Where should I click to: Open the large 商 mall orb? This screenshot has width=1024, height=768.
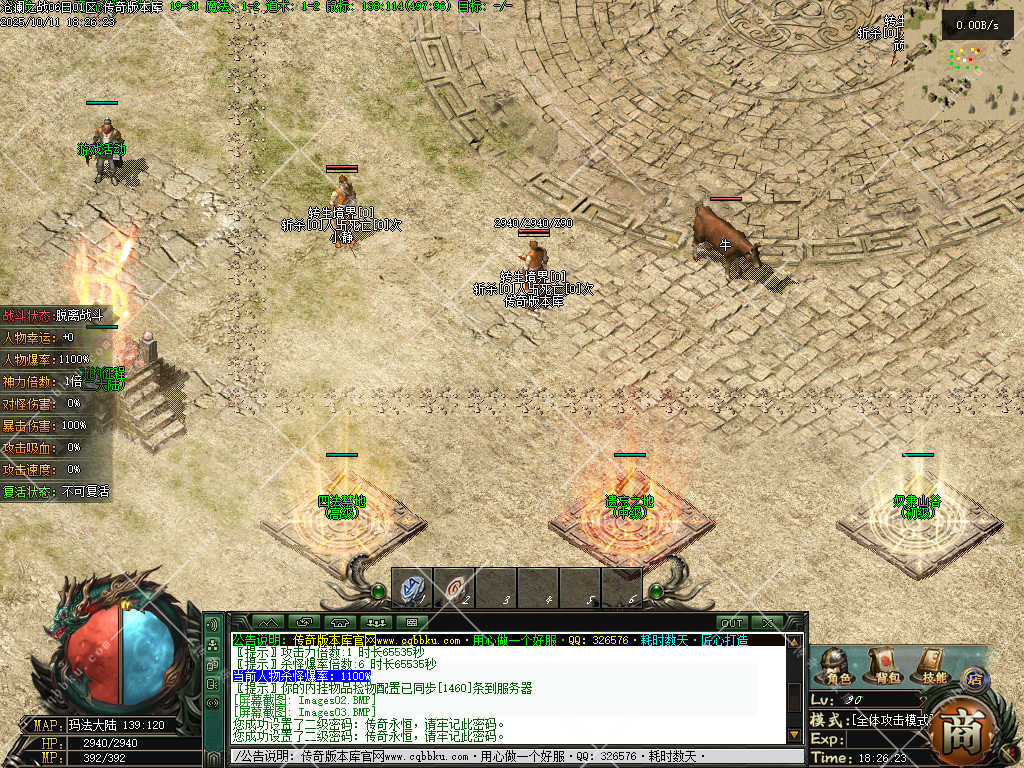pos(965,731)
